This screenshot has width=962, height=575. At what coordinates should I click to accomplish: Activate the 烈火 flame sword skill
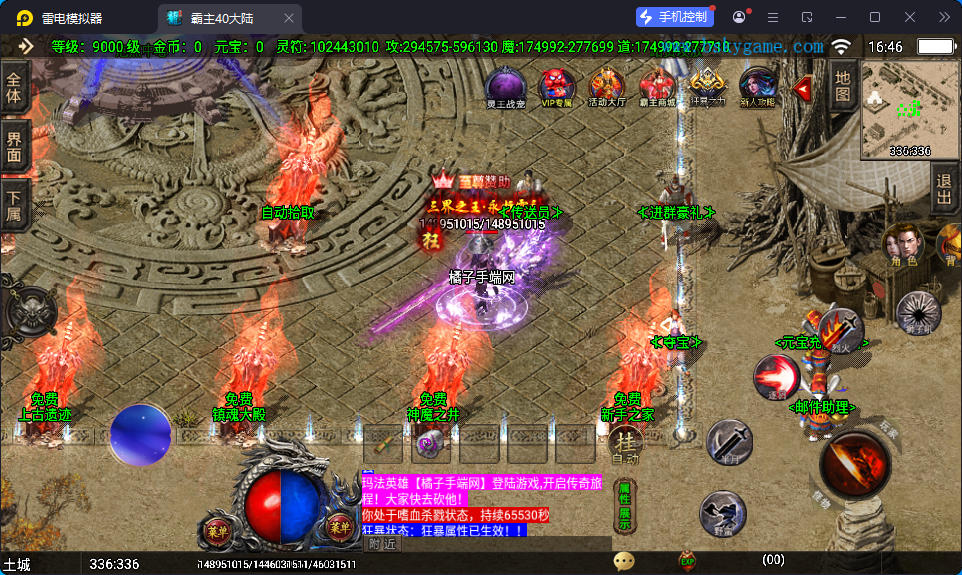(x=840, y=329)
